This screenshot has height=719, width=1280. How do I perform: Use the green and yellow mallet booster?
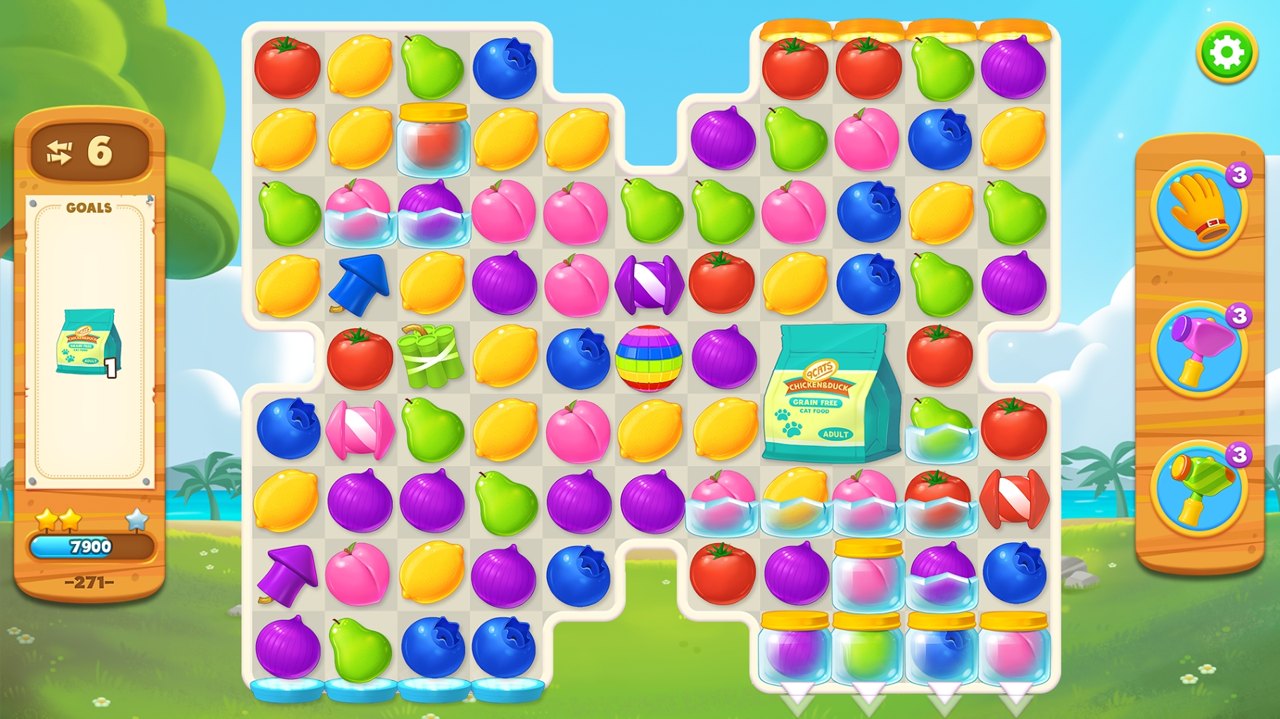(1199, 489)
